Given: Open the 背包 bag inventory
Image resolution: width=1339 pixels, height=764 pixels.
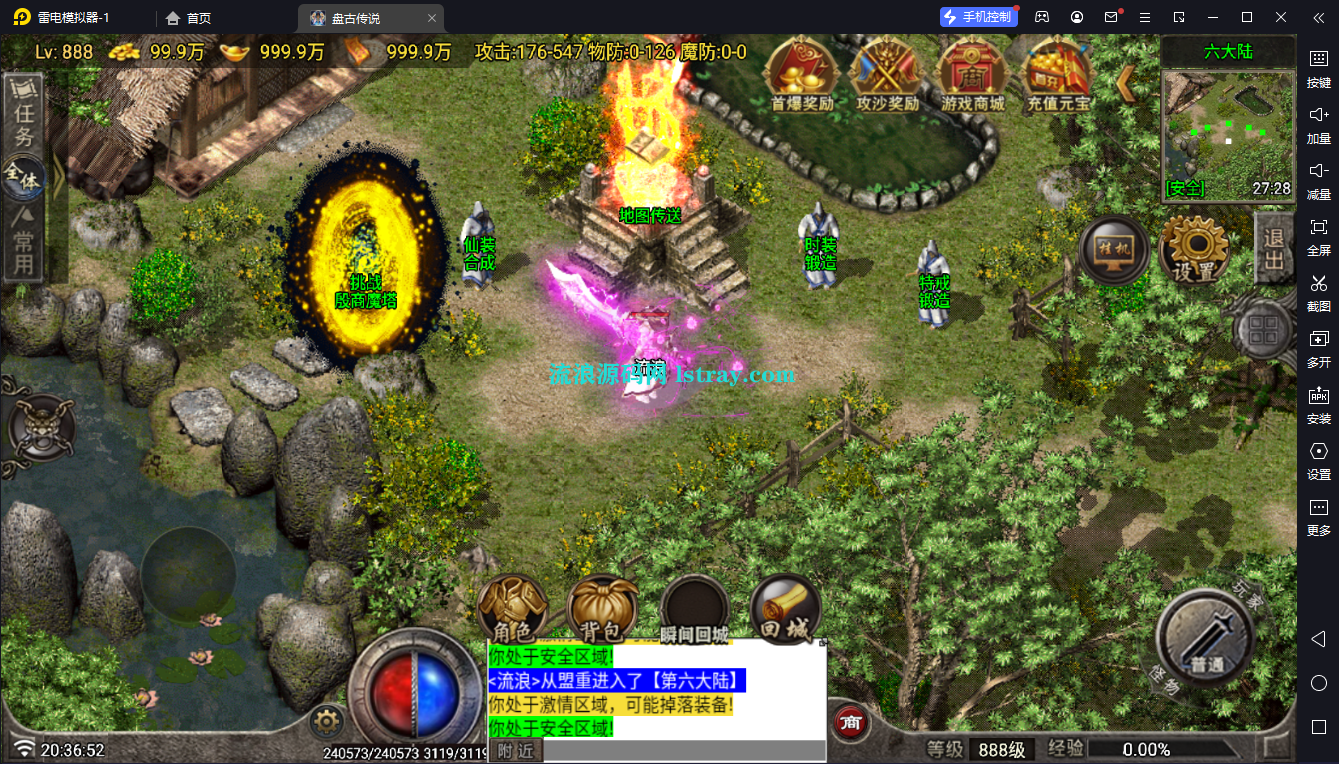Looking at the screenshot, I should (602, 610).
